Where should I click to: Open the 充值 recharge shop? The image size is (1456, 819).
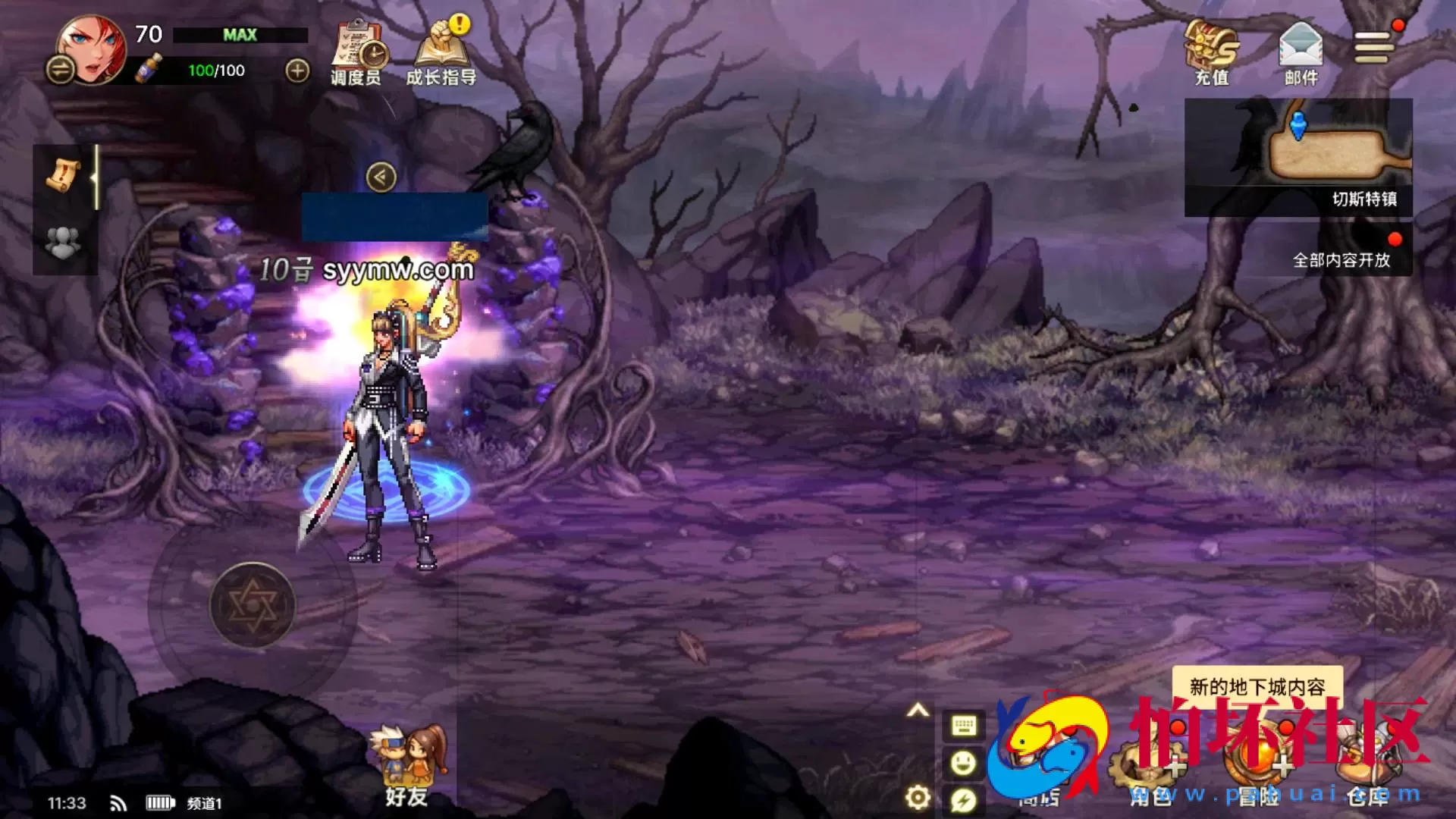[1211, 52]
